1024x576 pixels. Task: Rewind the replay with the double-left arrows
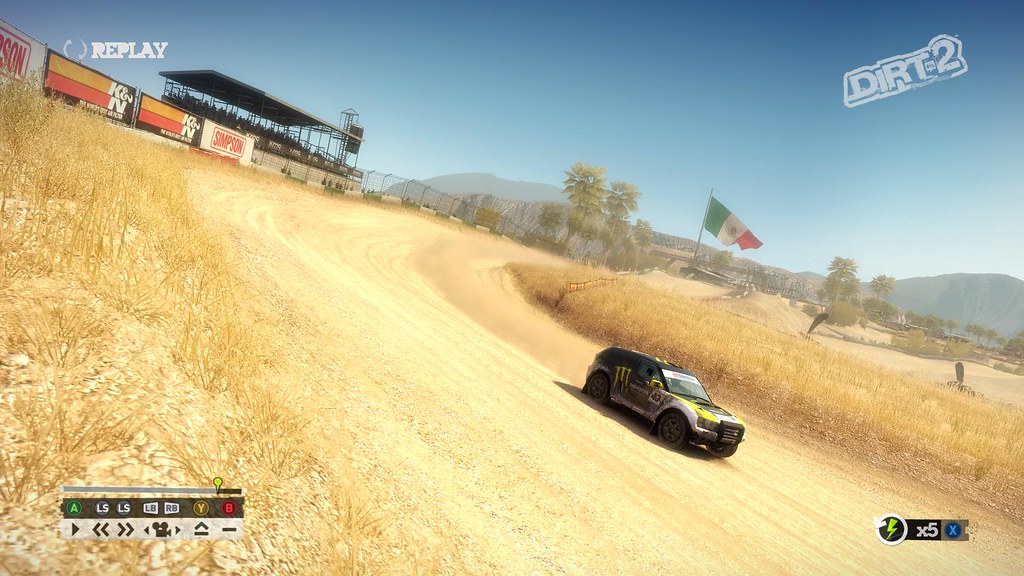coord(101,529)
